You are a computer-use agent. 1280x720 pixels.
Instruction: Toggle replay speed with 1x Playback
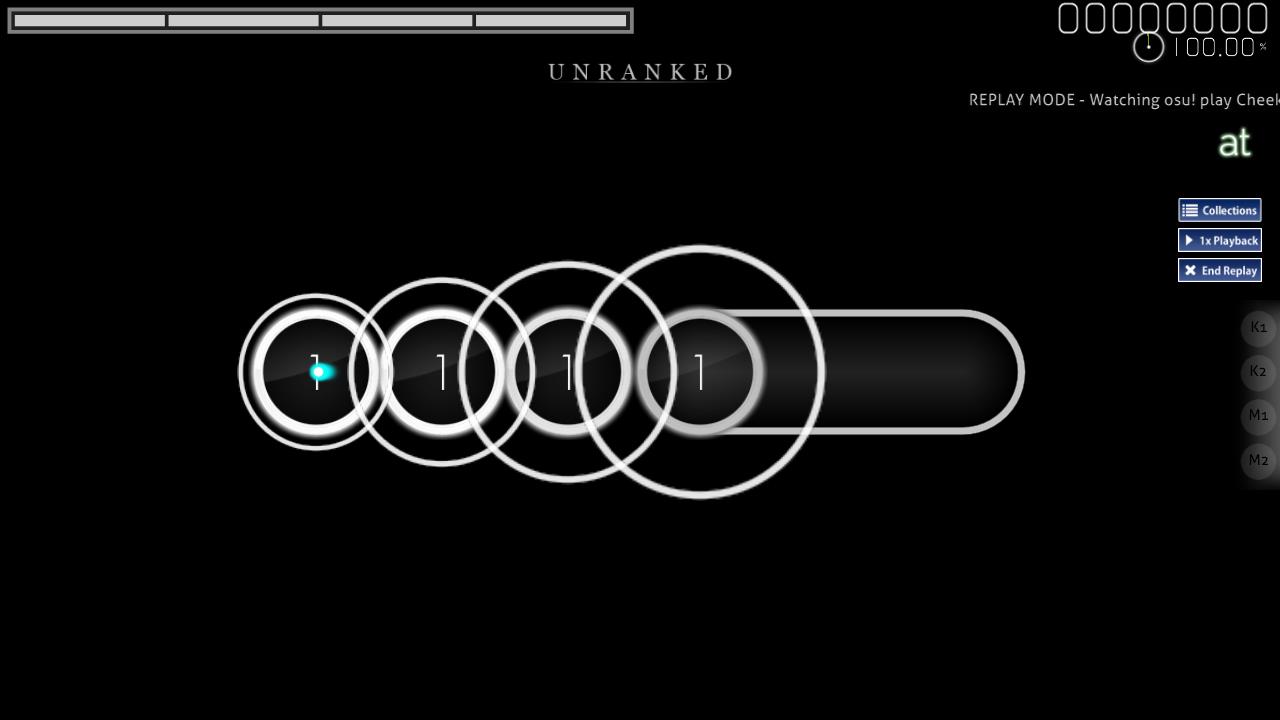pos(1220,240)
